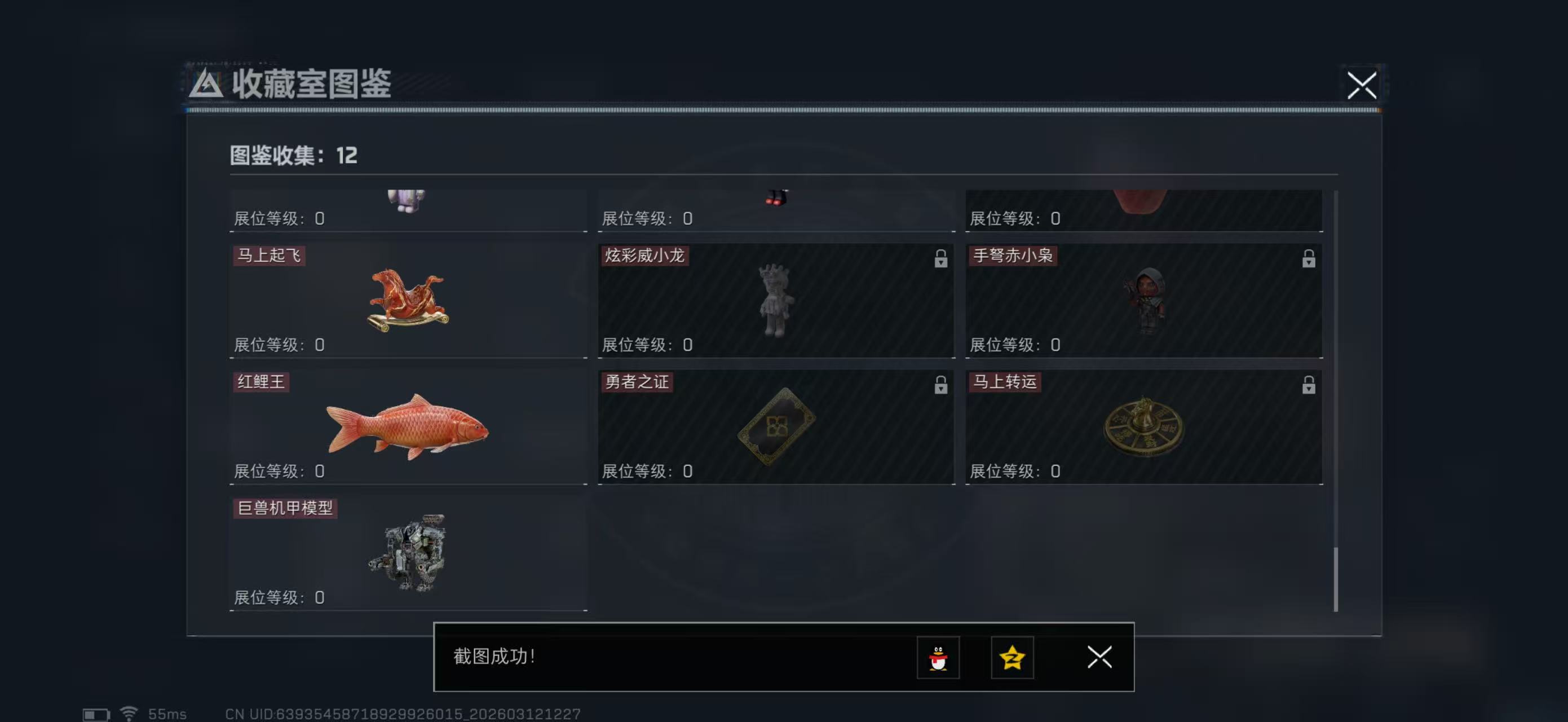Click the lock icon on 炫彩威小龙

(942, 258)
